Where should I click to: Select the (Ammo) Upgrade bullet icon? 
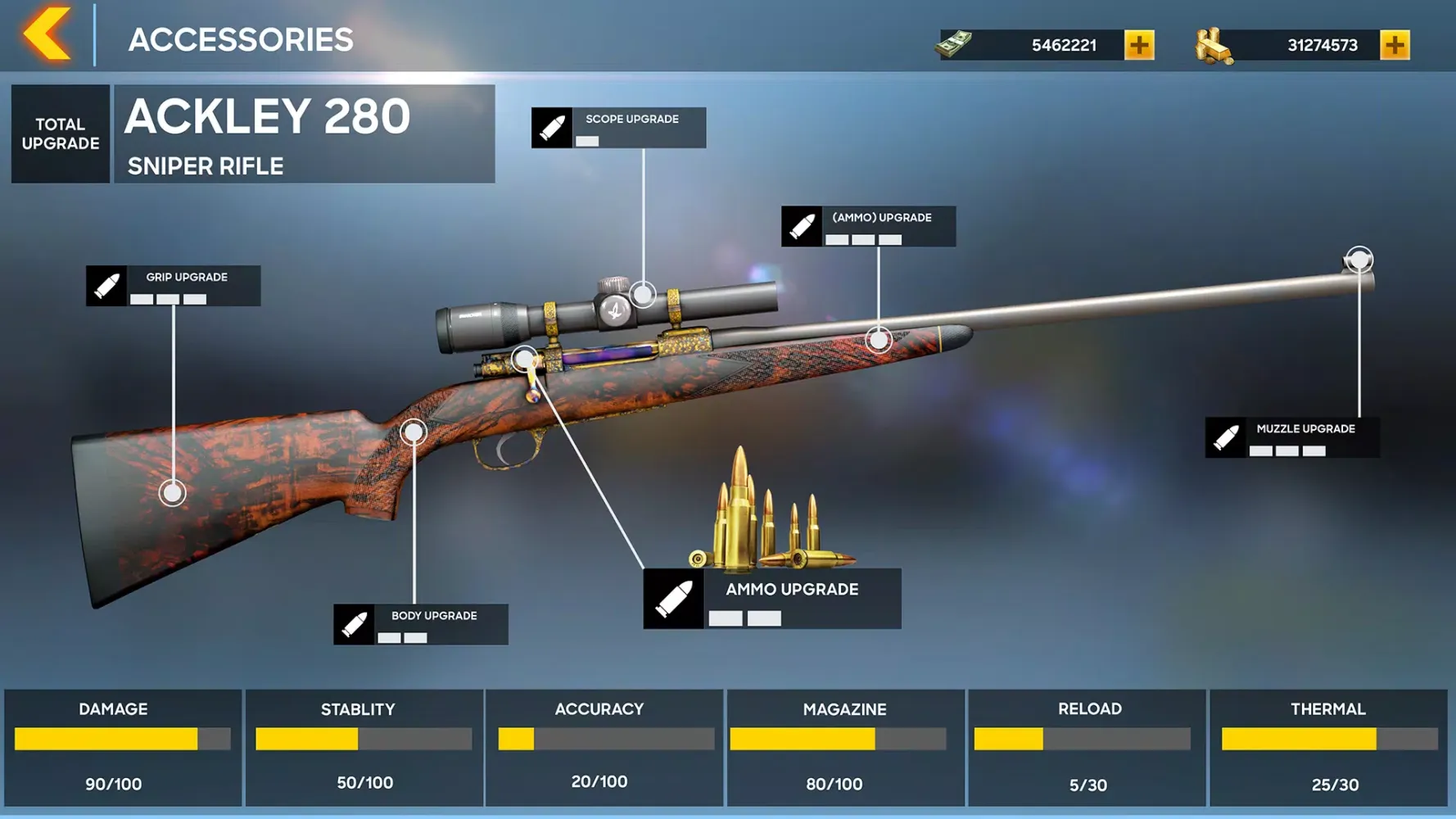pos(801,227)
